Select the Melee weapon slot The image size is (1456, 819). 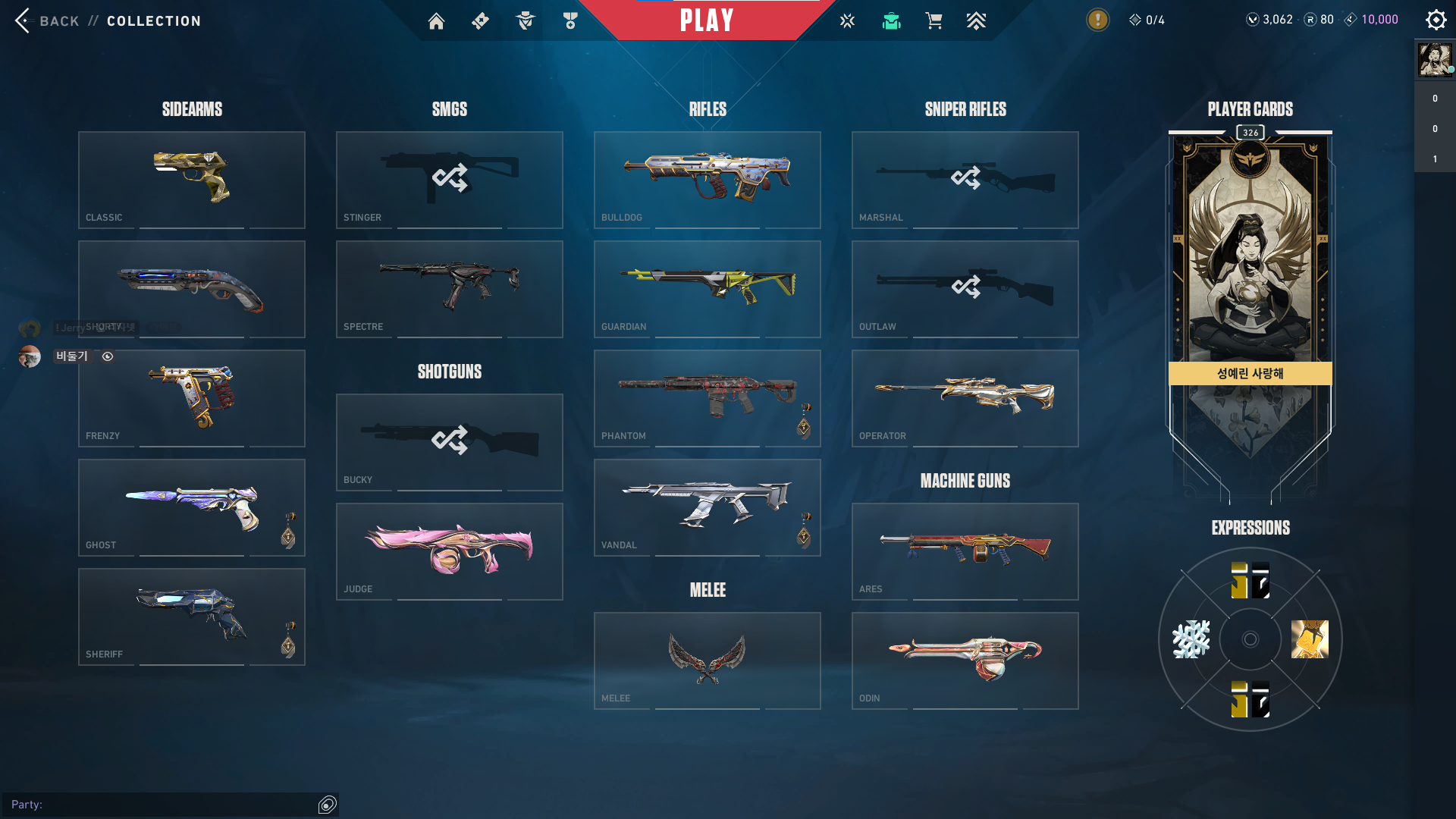(708, 661)
